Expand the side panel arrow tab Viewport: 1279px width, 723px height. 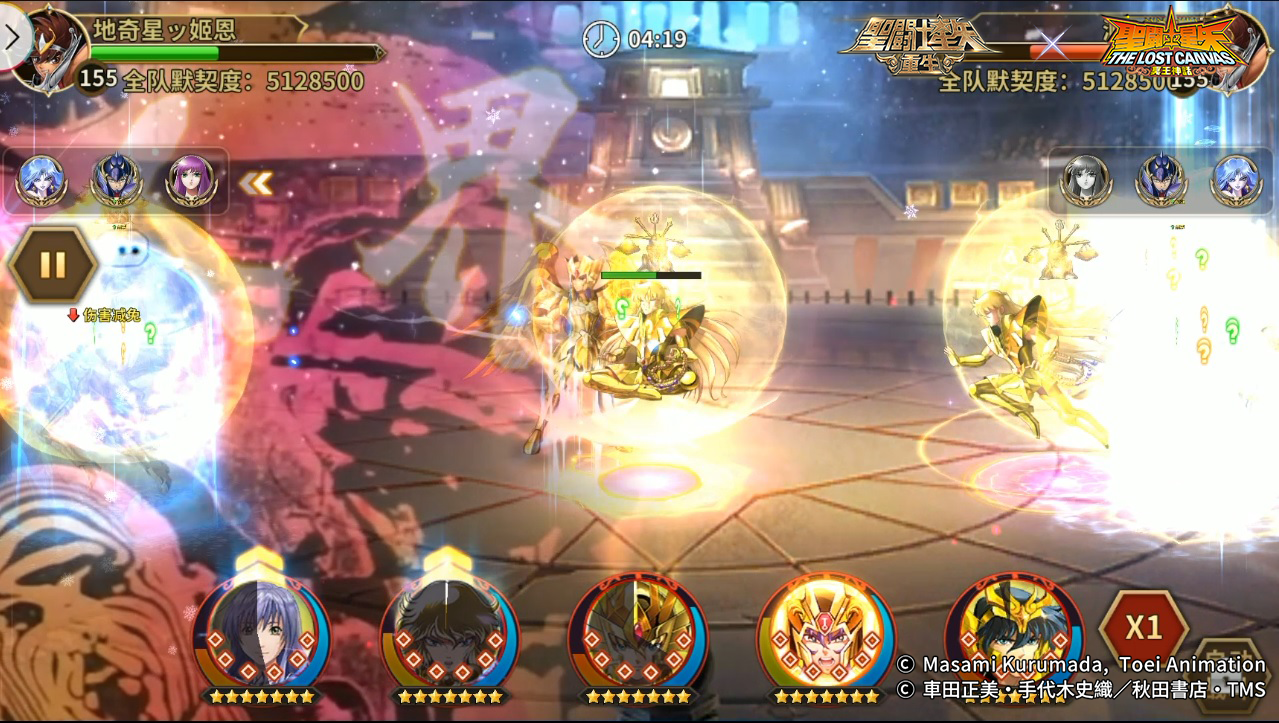[13, 38]
